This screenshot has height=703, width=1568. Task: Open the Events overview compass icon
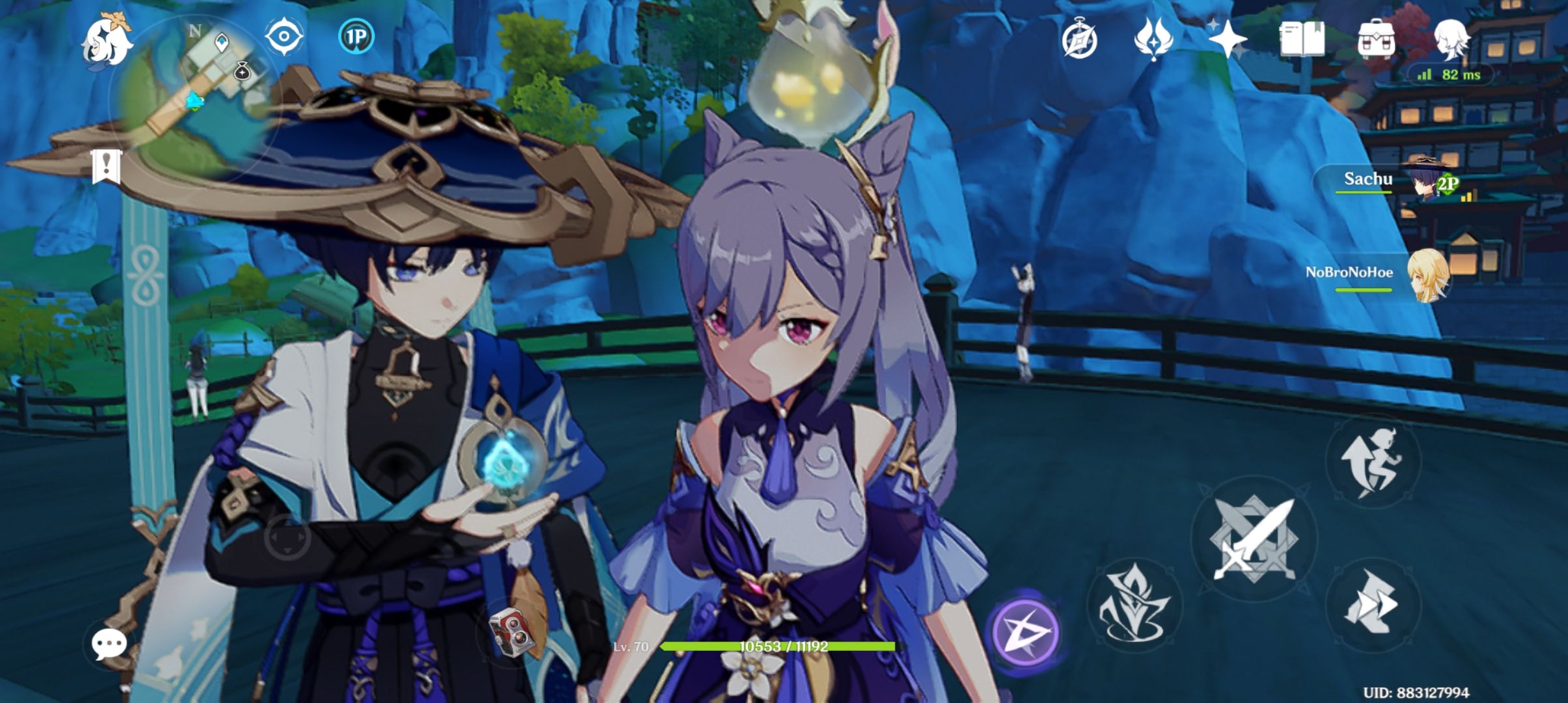(x=1080, y=40)
